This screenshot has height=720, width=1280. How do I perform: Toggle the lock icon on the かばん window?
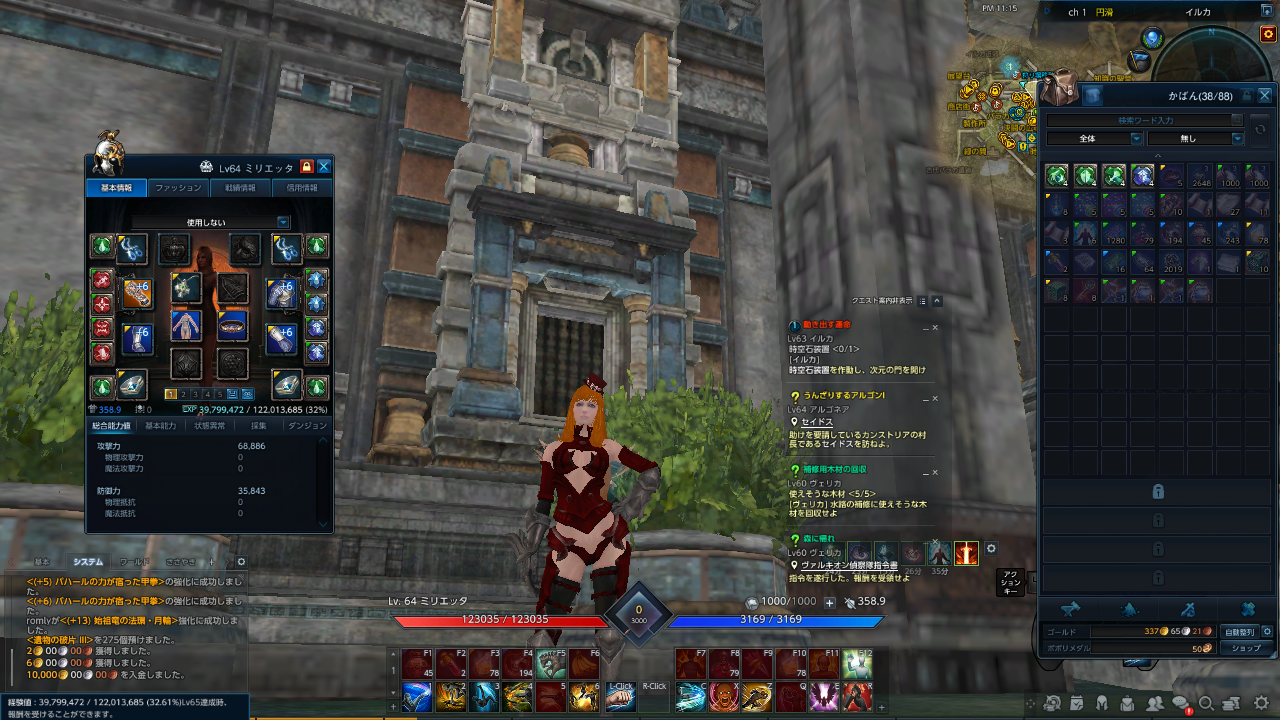tap(1247, 95)
